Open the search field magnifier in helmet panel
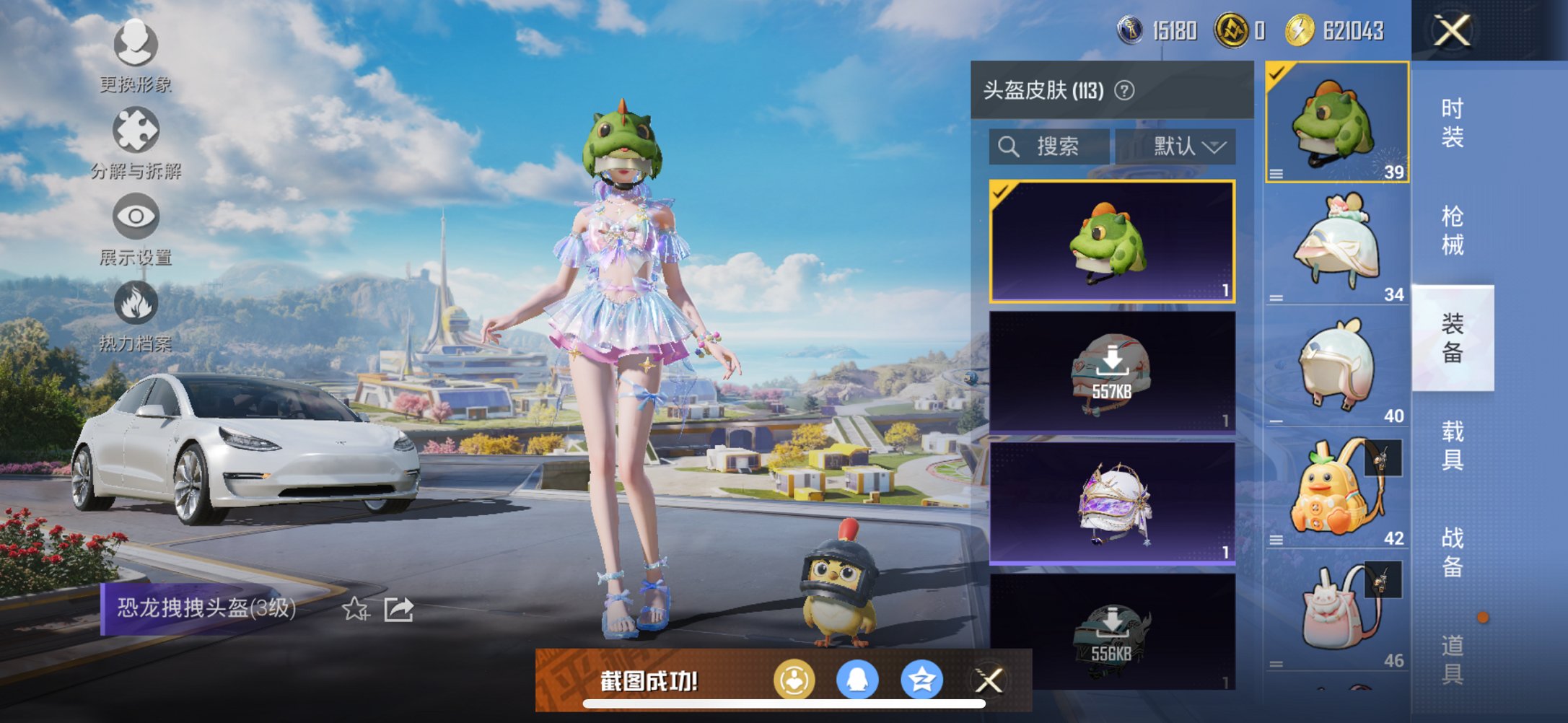Image resolution: width=1568 pixels, height=723 pixels. (x=1009, y=146)
